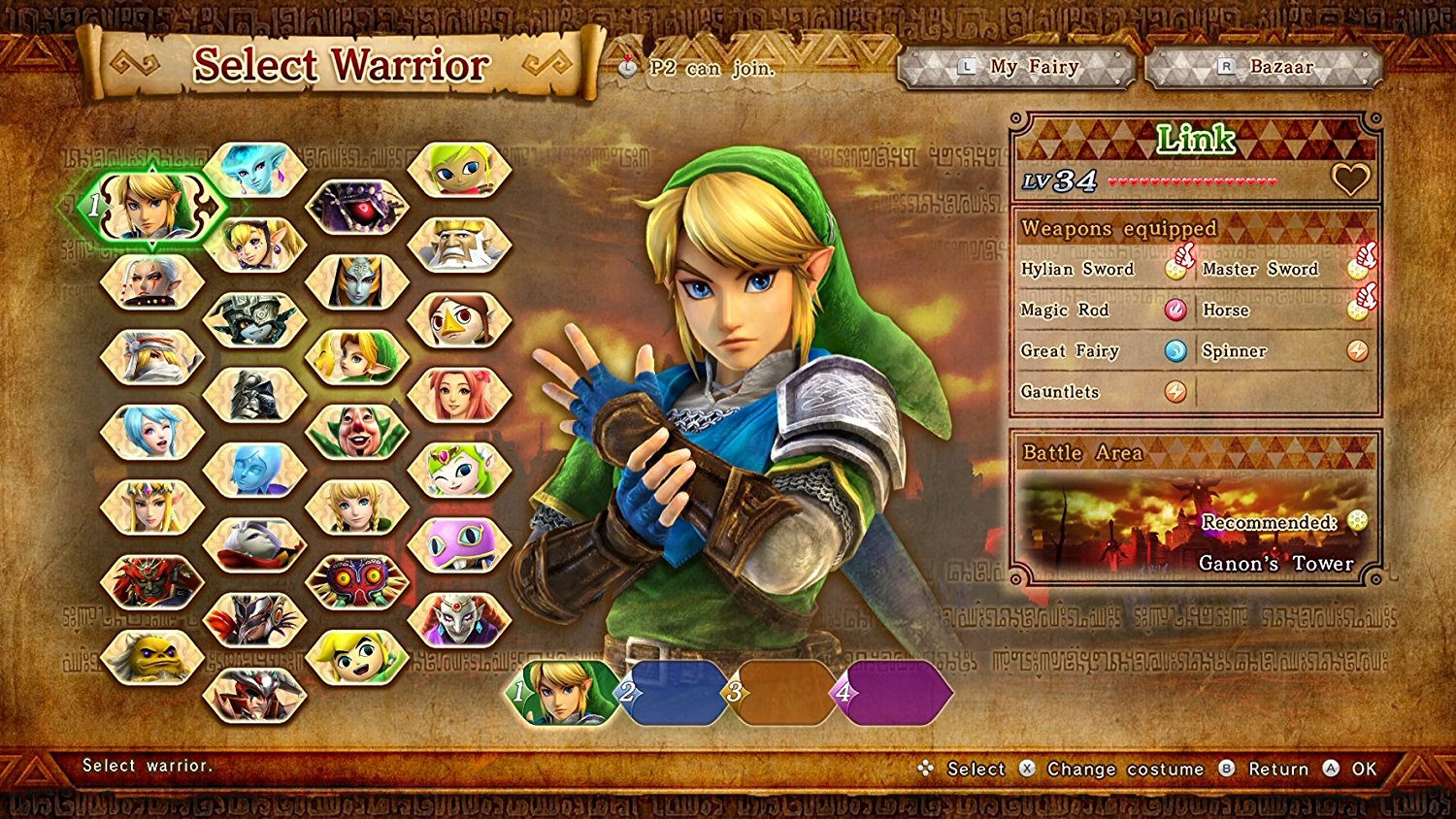Select Fi's character portrait
Viewport: 1456px width, 819px height.
tap(253, 466)
